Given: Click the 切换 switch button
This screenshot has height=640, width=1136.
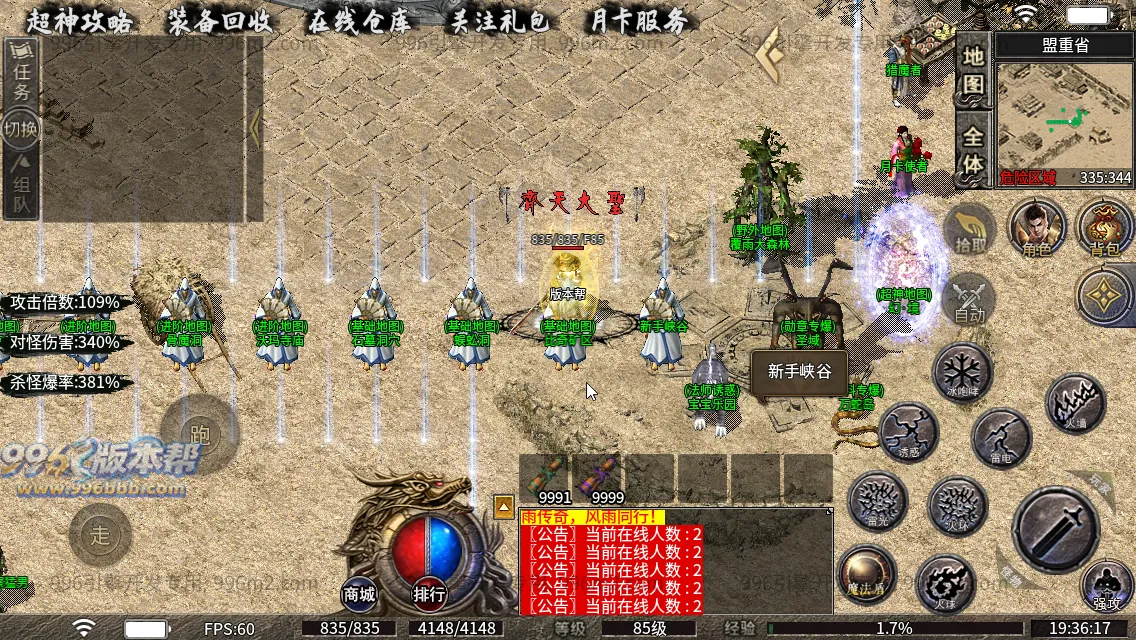Looking at the screenshot, I should click(x=21, y=130).
